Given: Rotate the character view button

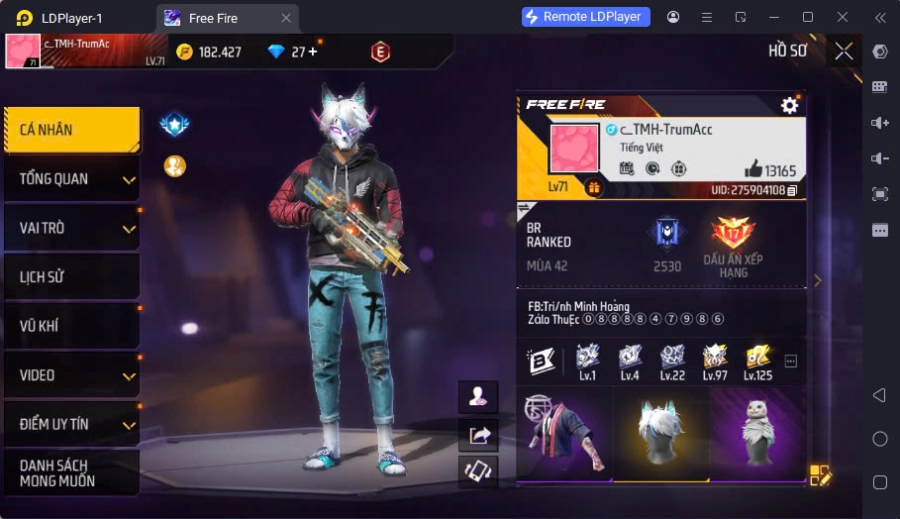Looking at the screenshot, I should pos(478,471).
